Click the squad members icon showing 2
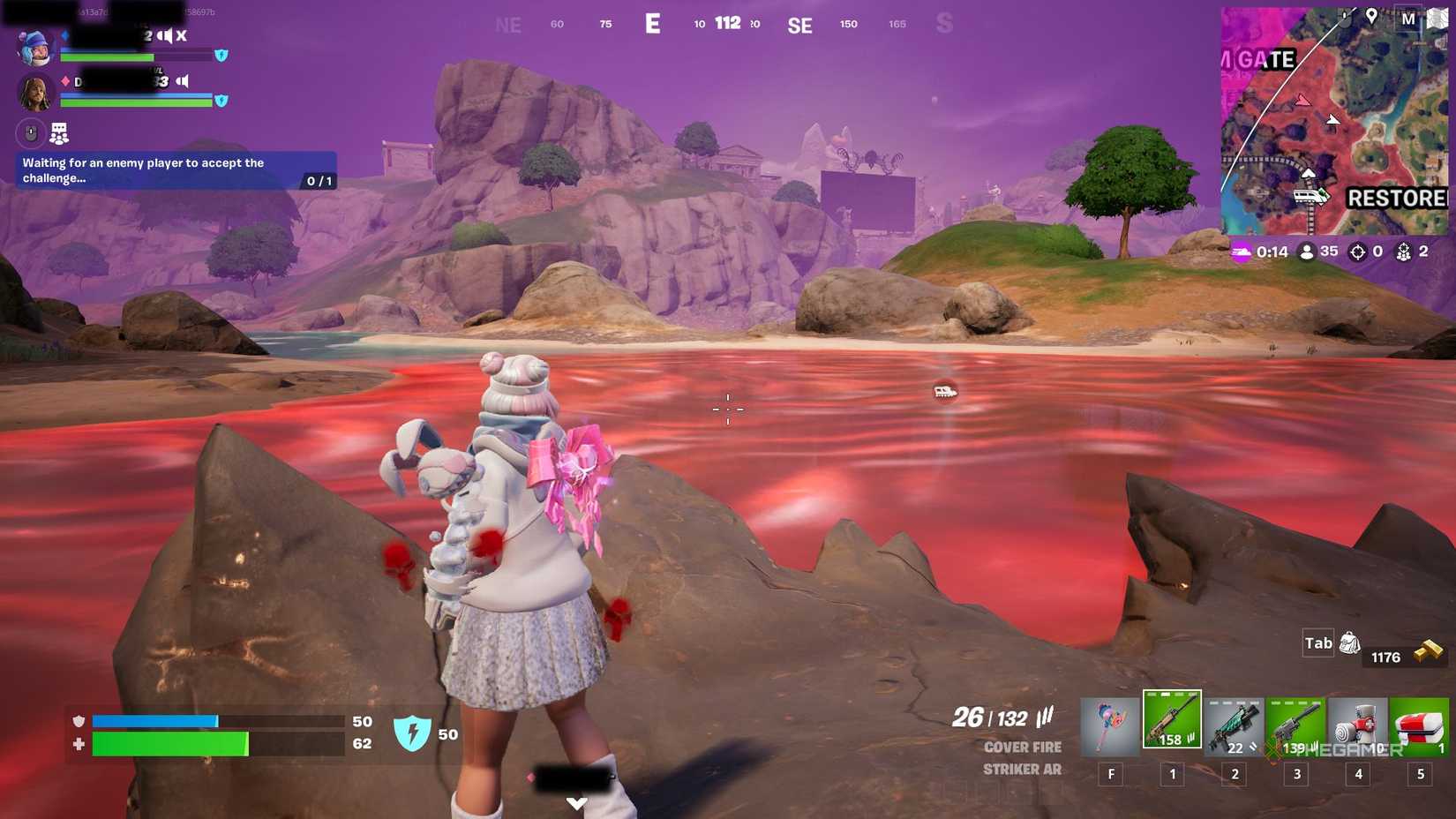The height and width of the screenshot is (819, 1456). tap(1402, 252)
